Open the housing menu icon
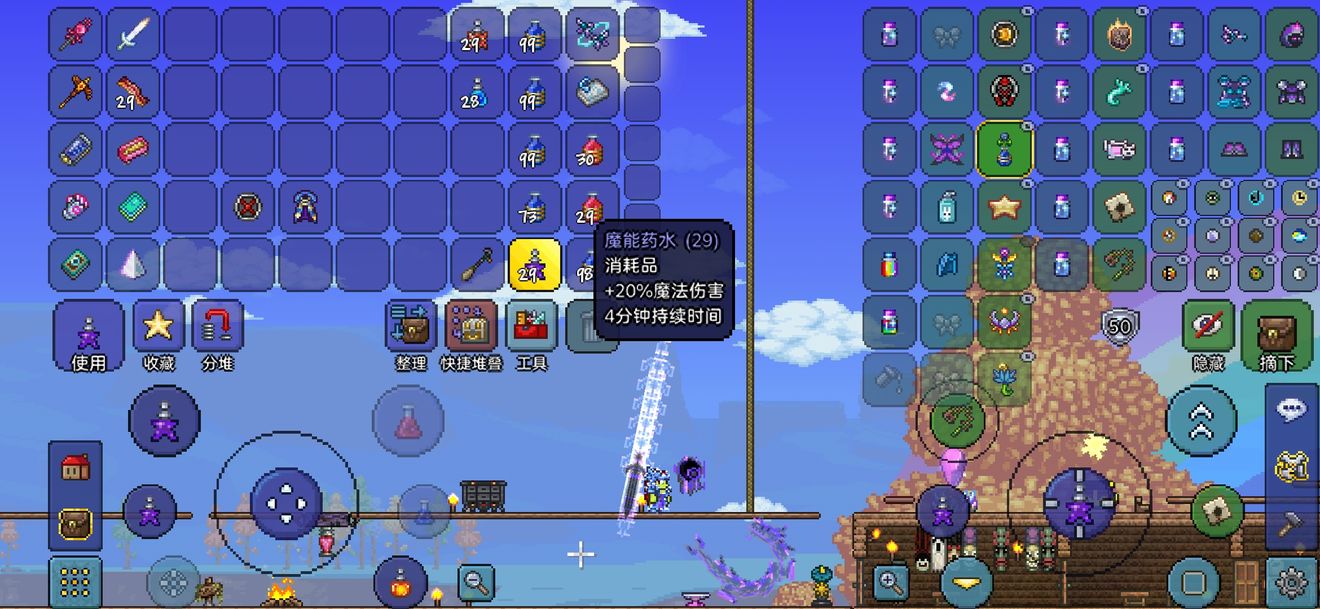Viewport: 1320px width, 609px height. coord(75,467)
